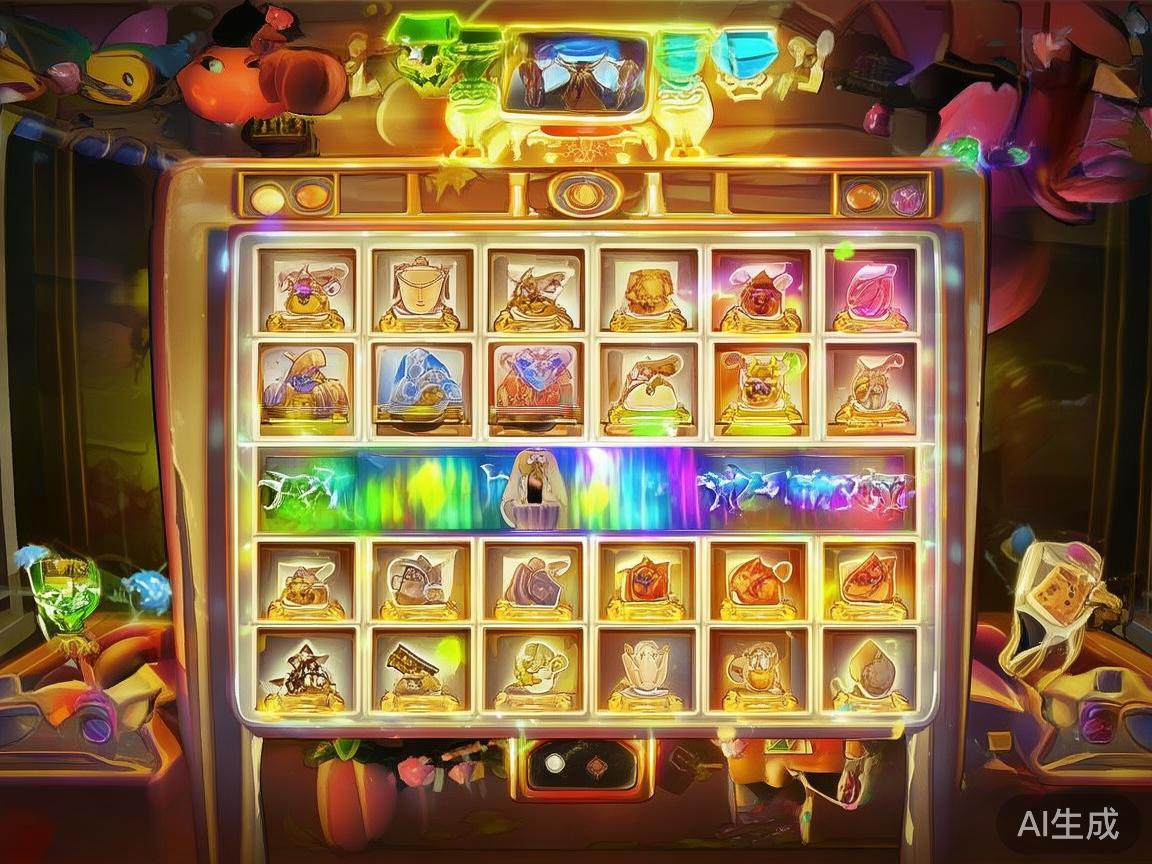Select the purple scroll bundle slot

(x=531, y=580)
